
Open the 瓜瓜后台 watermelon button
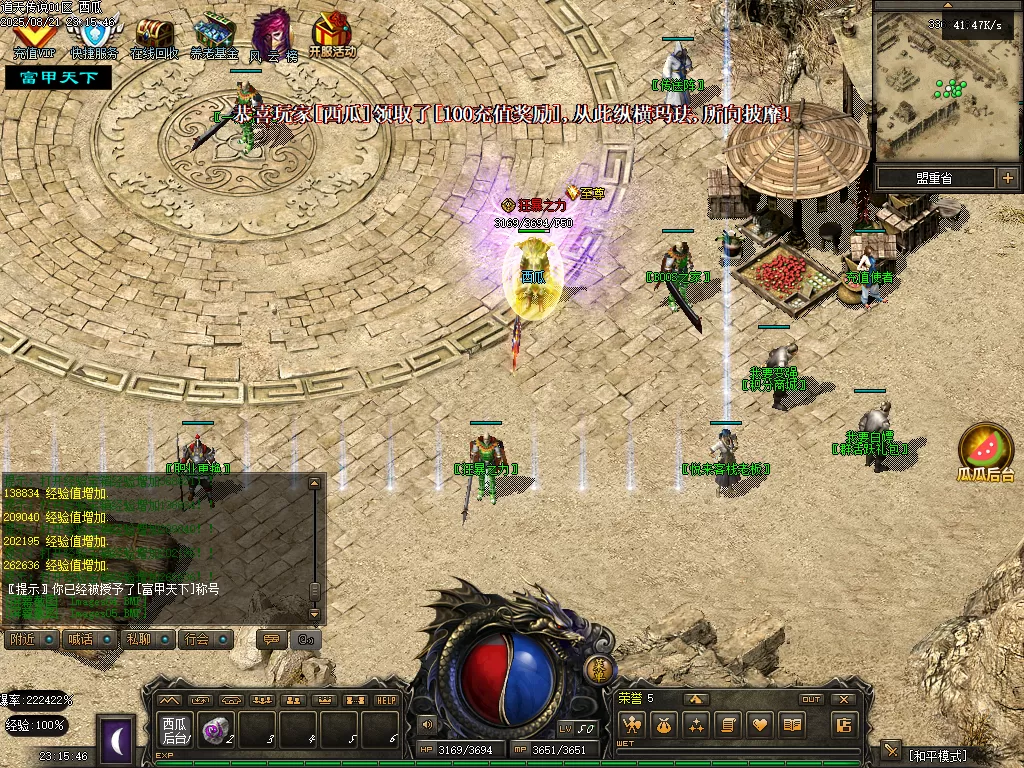(x=985, y=450)
